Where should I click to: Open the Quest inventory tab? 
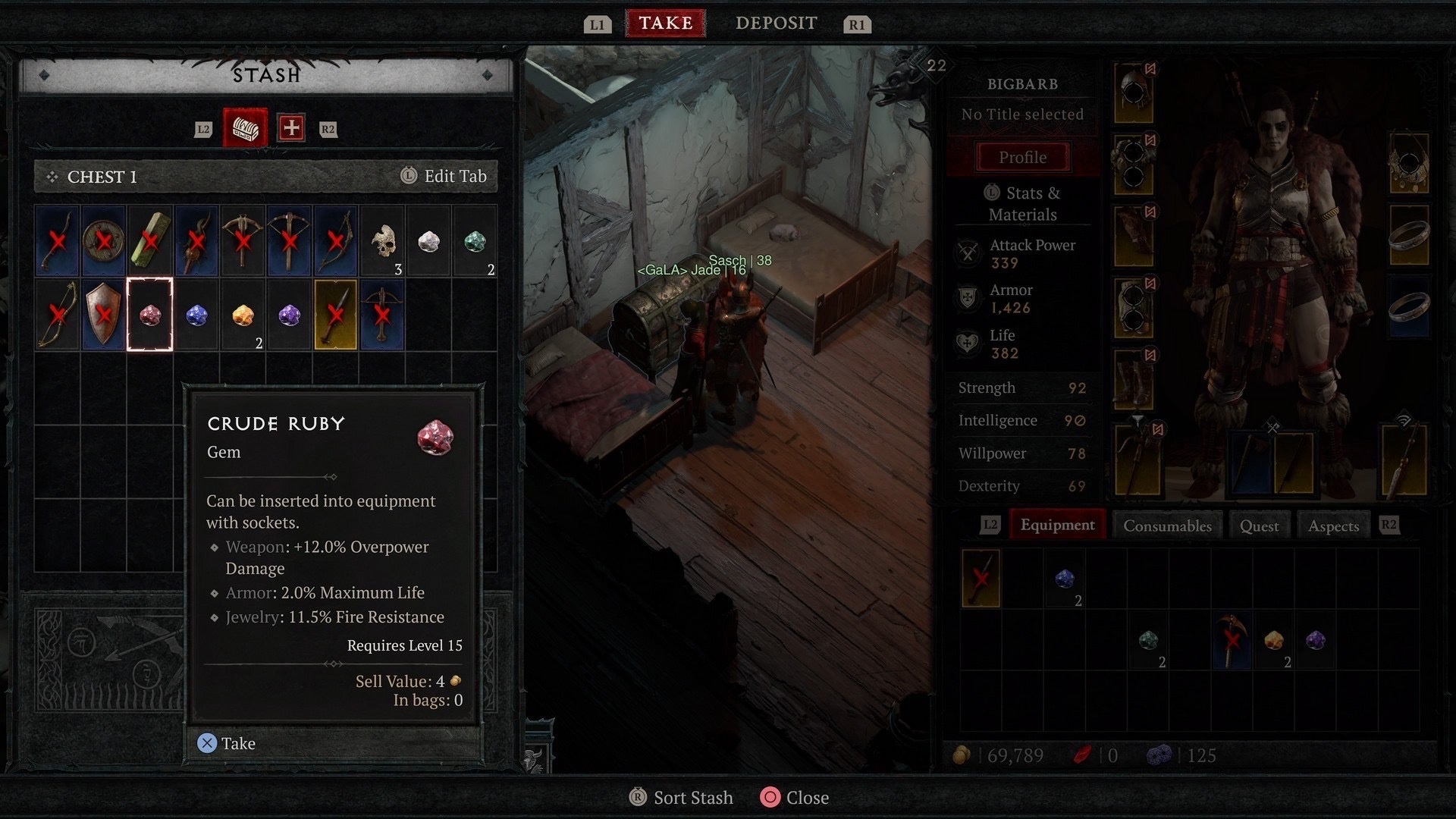point(1259,526)
